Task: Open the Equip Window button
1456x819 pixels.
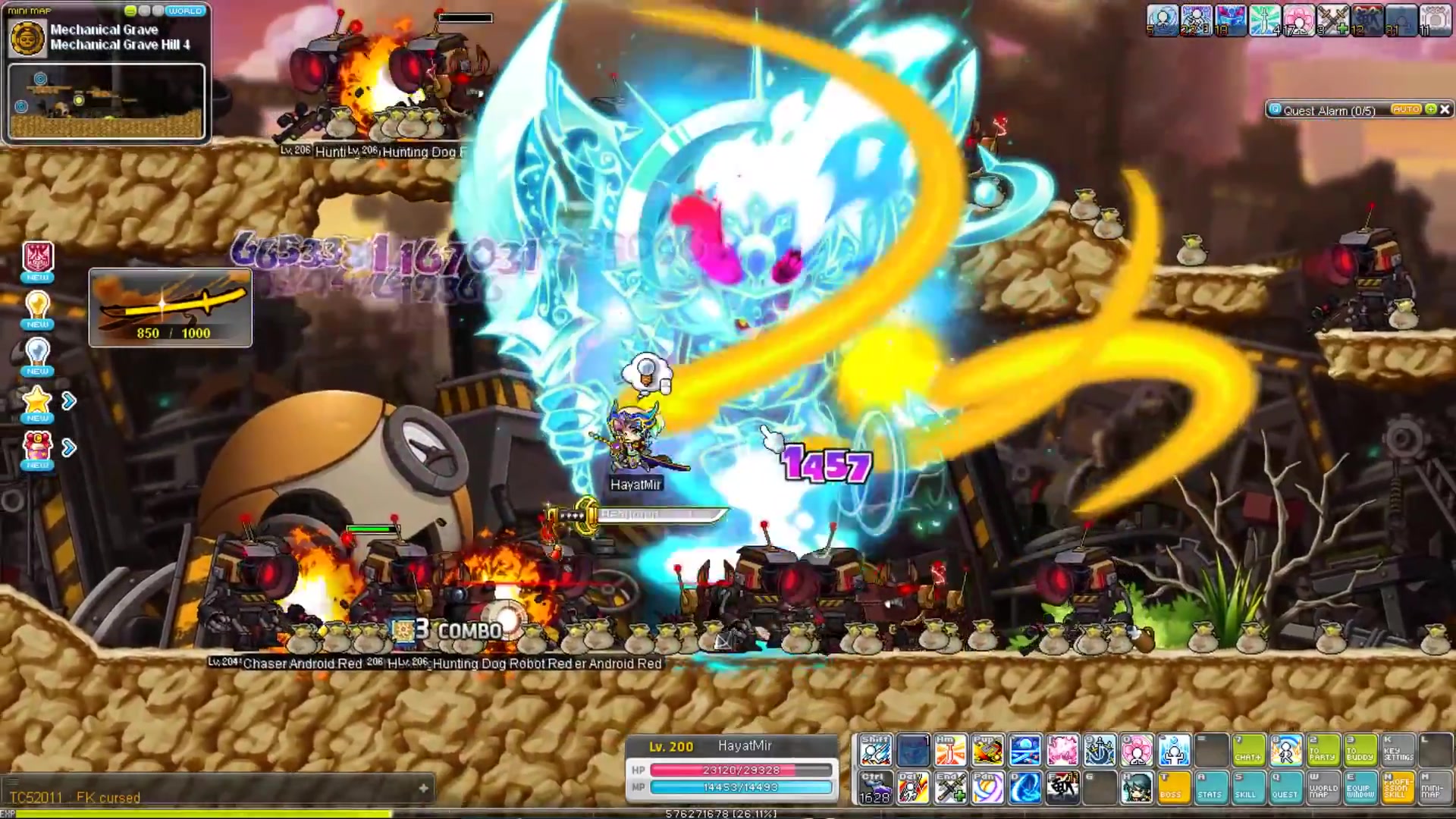Action: point(1360,788)
